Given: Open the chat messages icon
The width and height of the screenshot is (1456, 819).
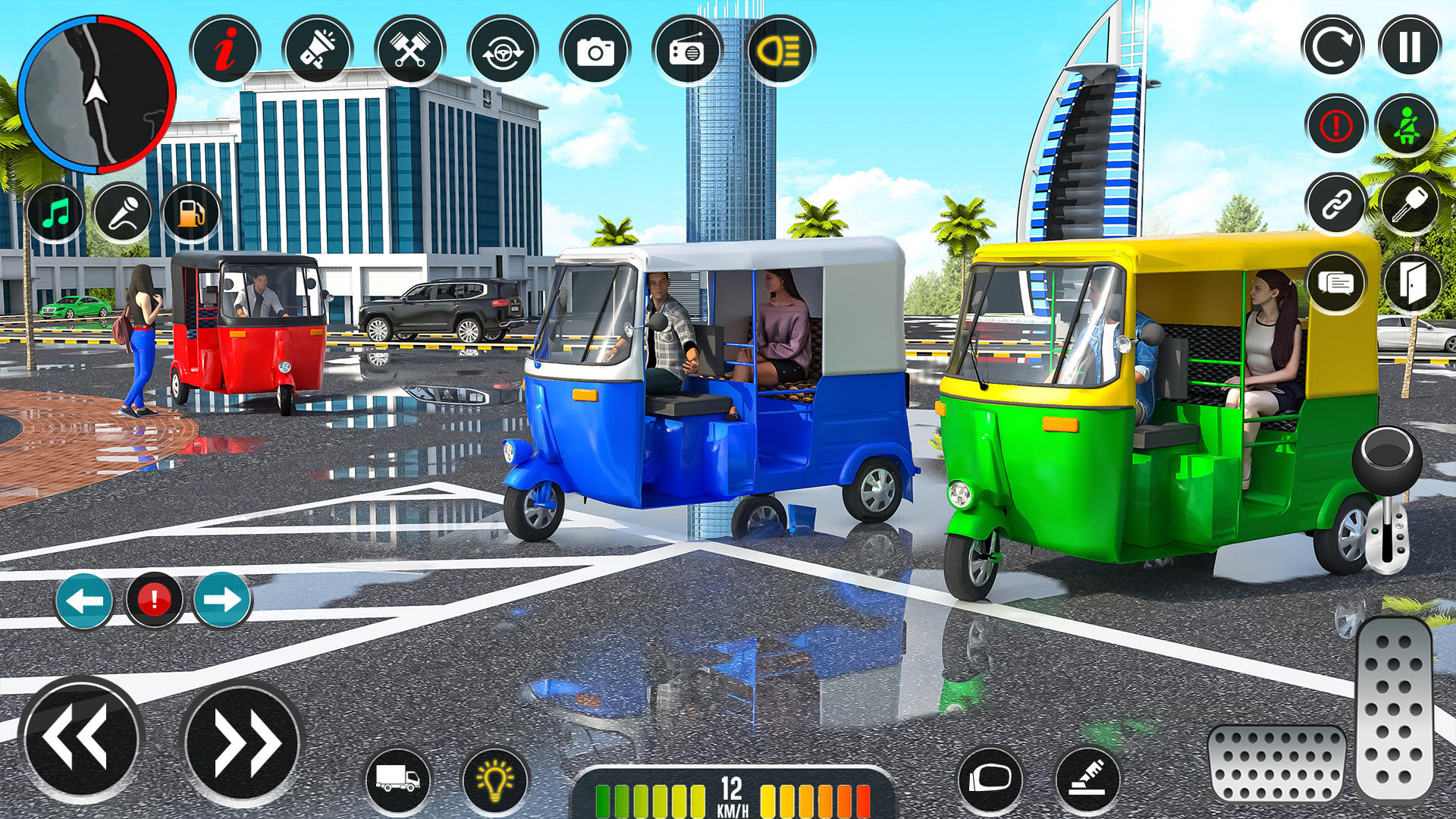Looking at the screenshot, I should pos(1336,282).
